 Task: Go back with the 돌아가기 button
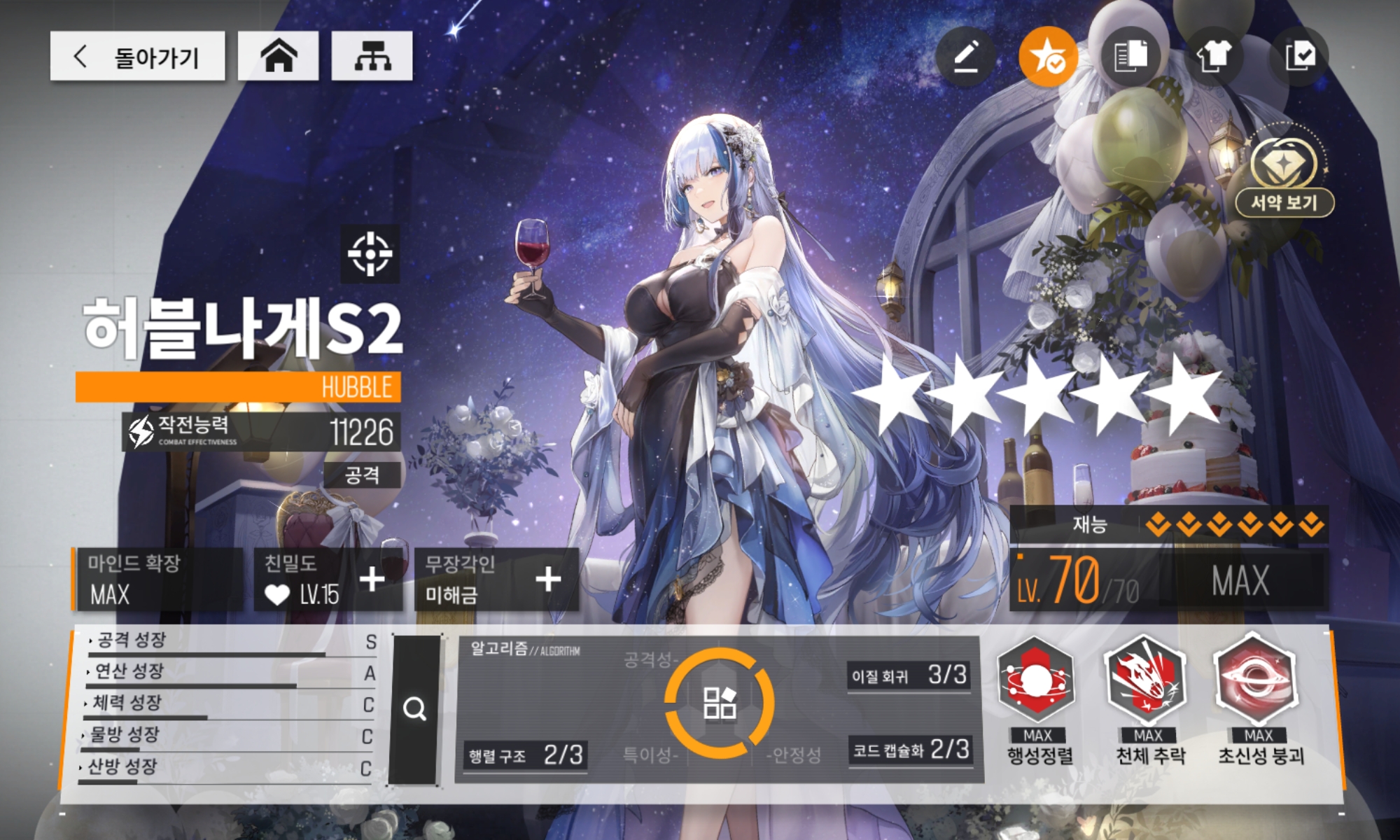tap(137, 56)
